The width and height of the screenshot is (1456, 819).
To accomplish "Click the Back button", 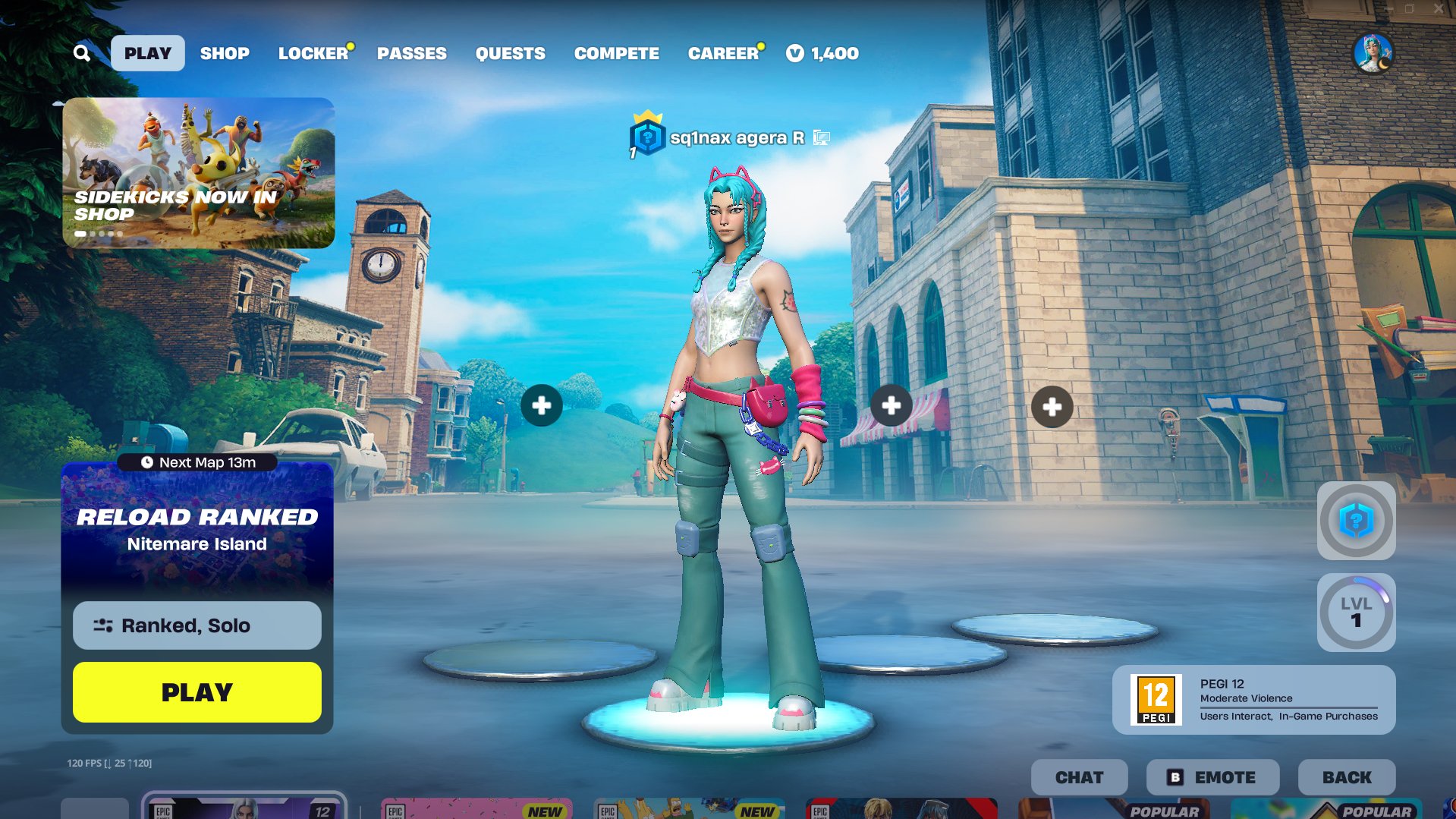I will click(1347, 777).
